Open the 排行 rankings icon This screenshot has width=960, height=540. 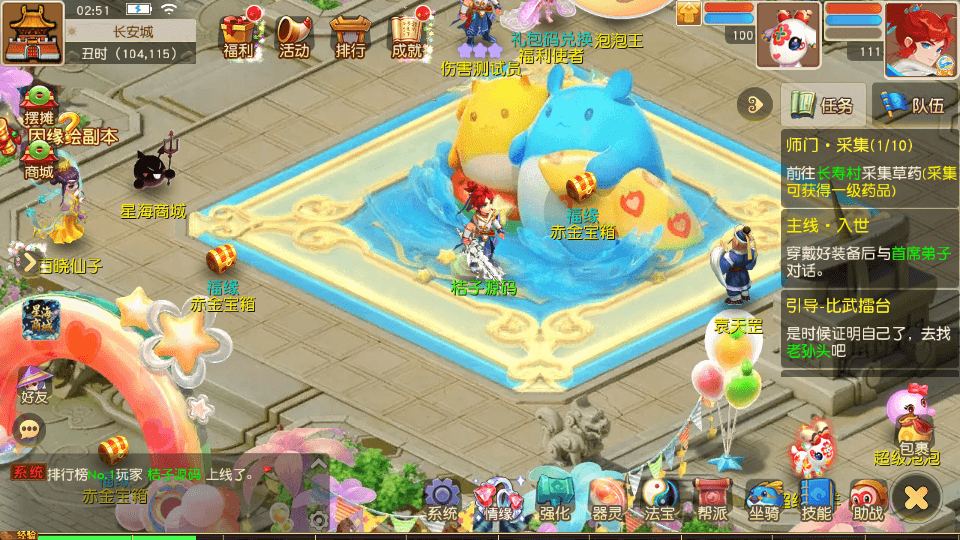coord(350,34)
